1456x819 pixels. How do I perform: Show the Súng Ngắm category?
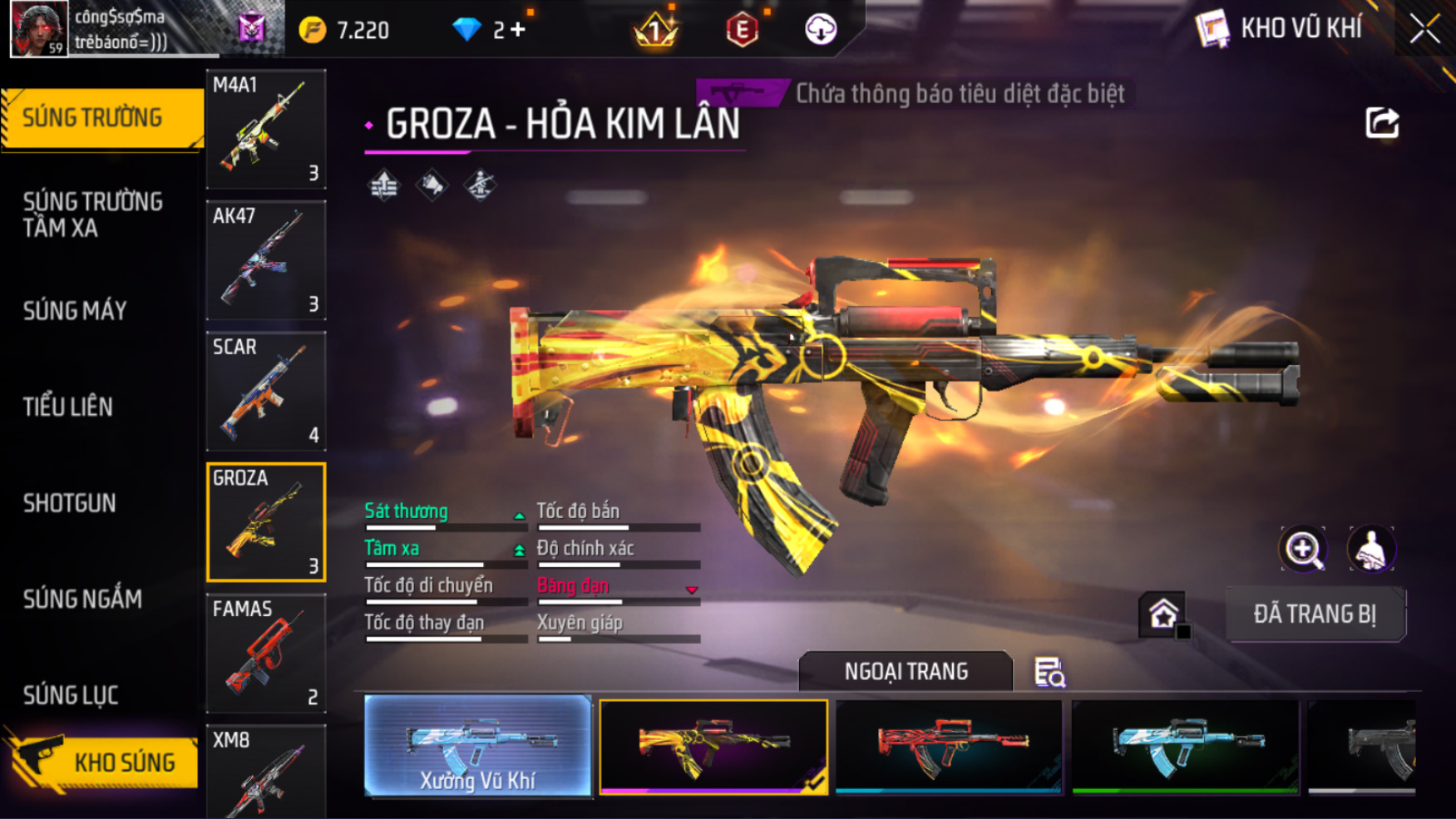[x=82, y=599]
